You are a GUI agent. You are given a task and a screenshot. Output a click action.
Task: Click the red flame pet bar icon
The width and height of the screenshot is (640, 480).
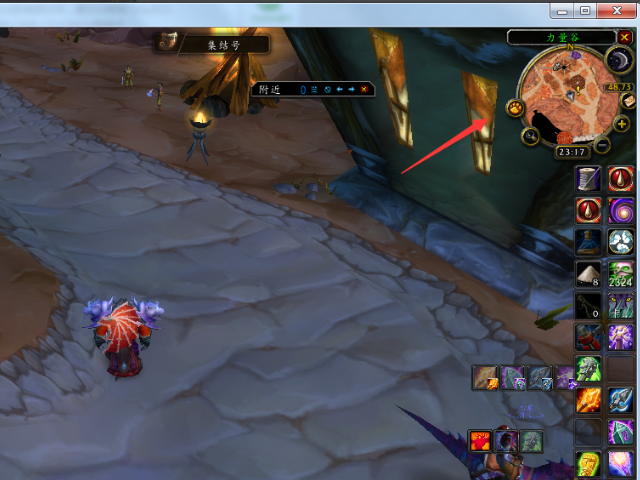point(481,439)
